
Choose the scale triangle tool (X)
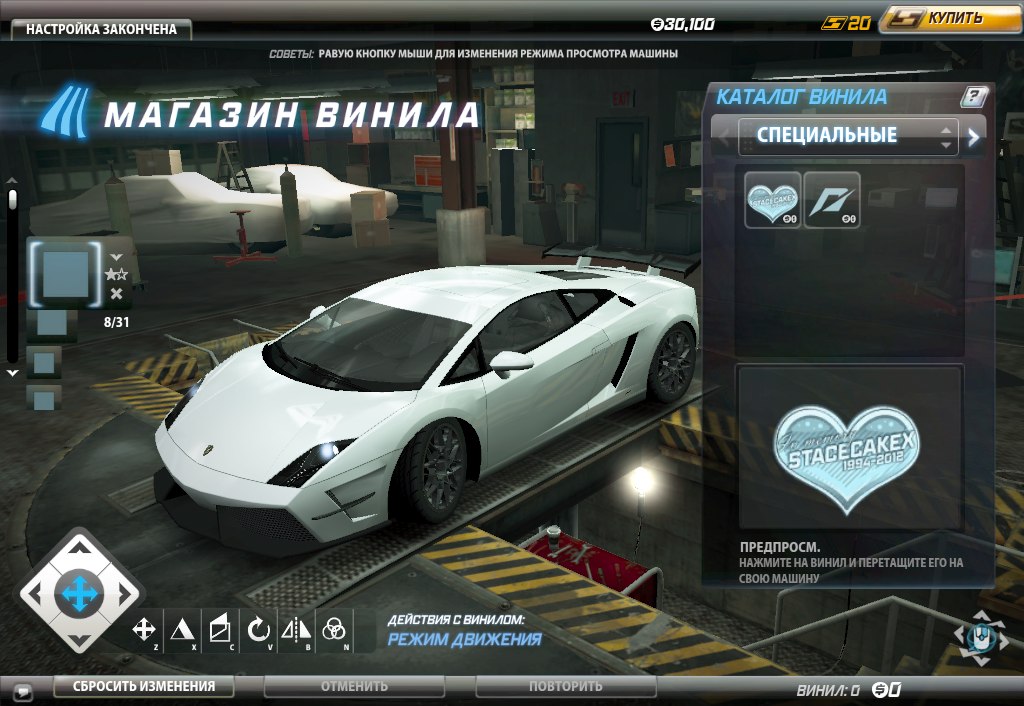click(181, 629)
